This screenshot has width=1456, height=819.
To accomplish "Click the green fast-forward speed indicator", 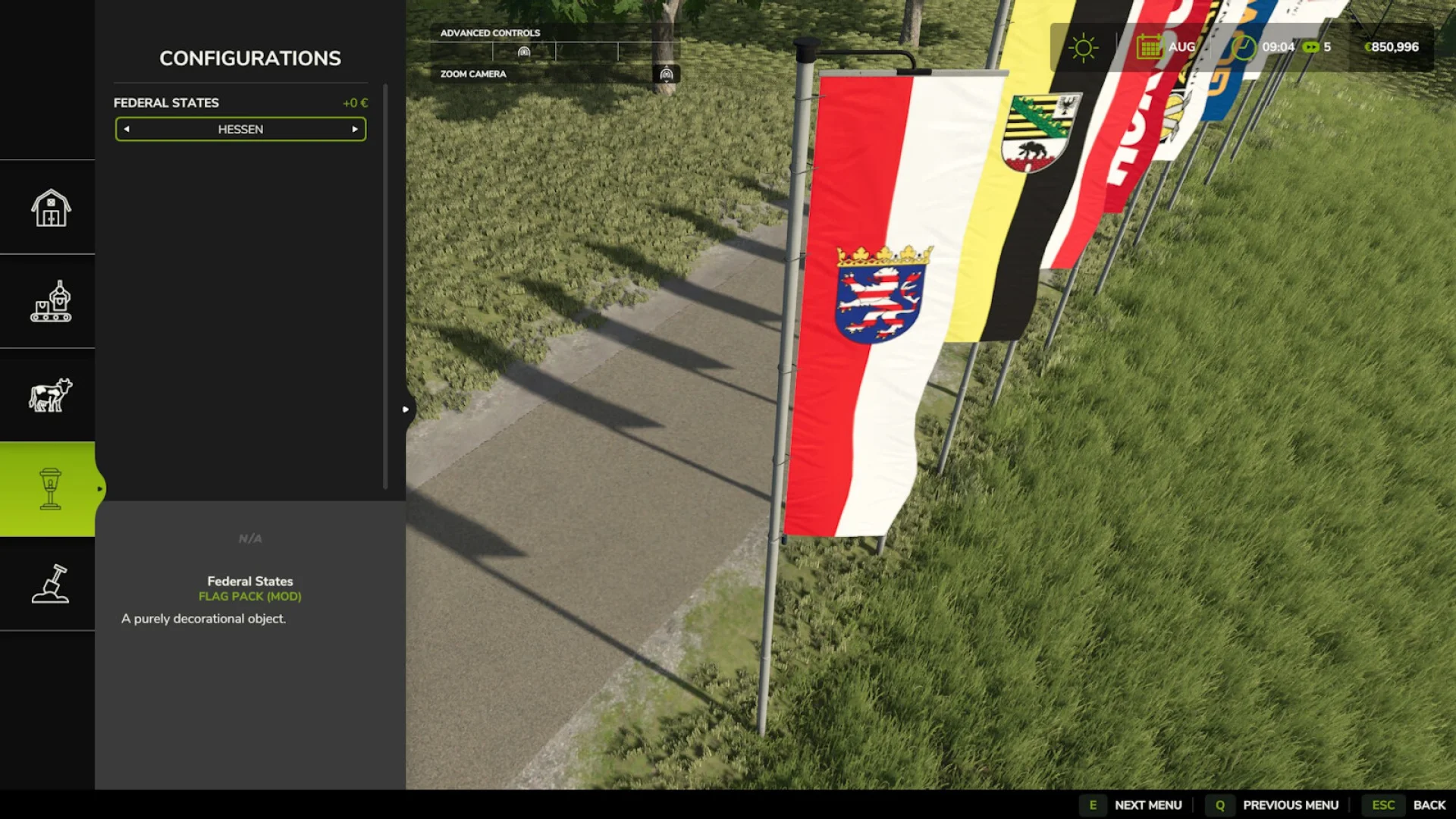I will point(1311,47).
